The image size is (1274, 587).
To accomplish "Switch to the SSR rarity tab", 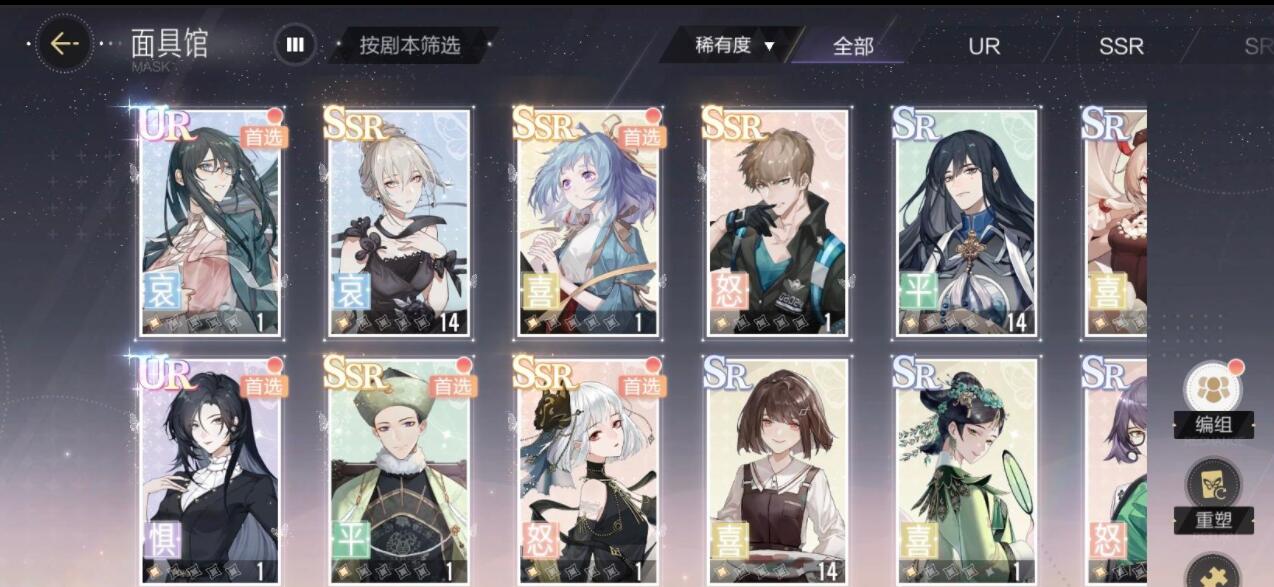I will [x=1121, y=46].
